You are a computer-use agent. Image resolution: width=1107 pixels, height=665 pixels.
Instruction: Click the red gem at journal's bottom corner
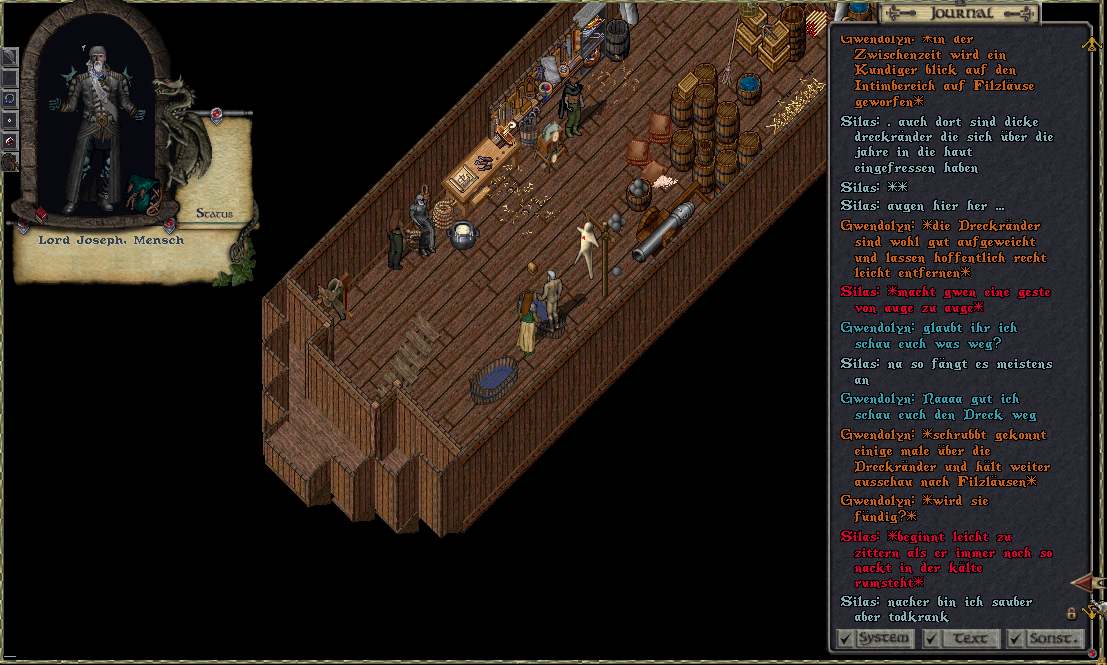tap(1092, 653)
